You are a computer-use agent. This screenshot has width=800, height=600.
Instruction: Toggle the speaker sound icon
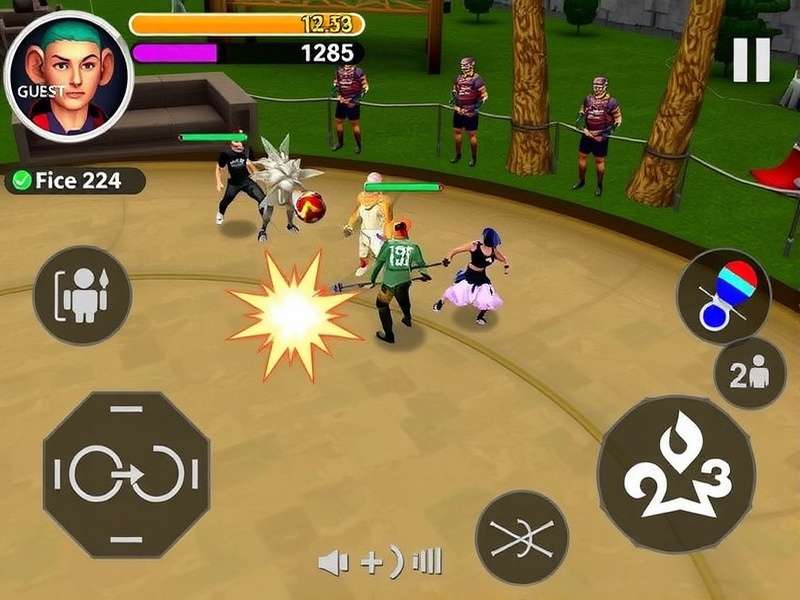click(x=334, y=563)
